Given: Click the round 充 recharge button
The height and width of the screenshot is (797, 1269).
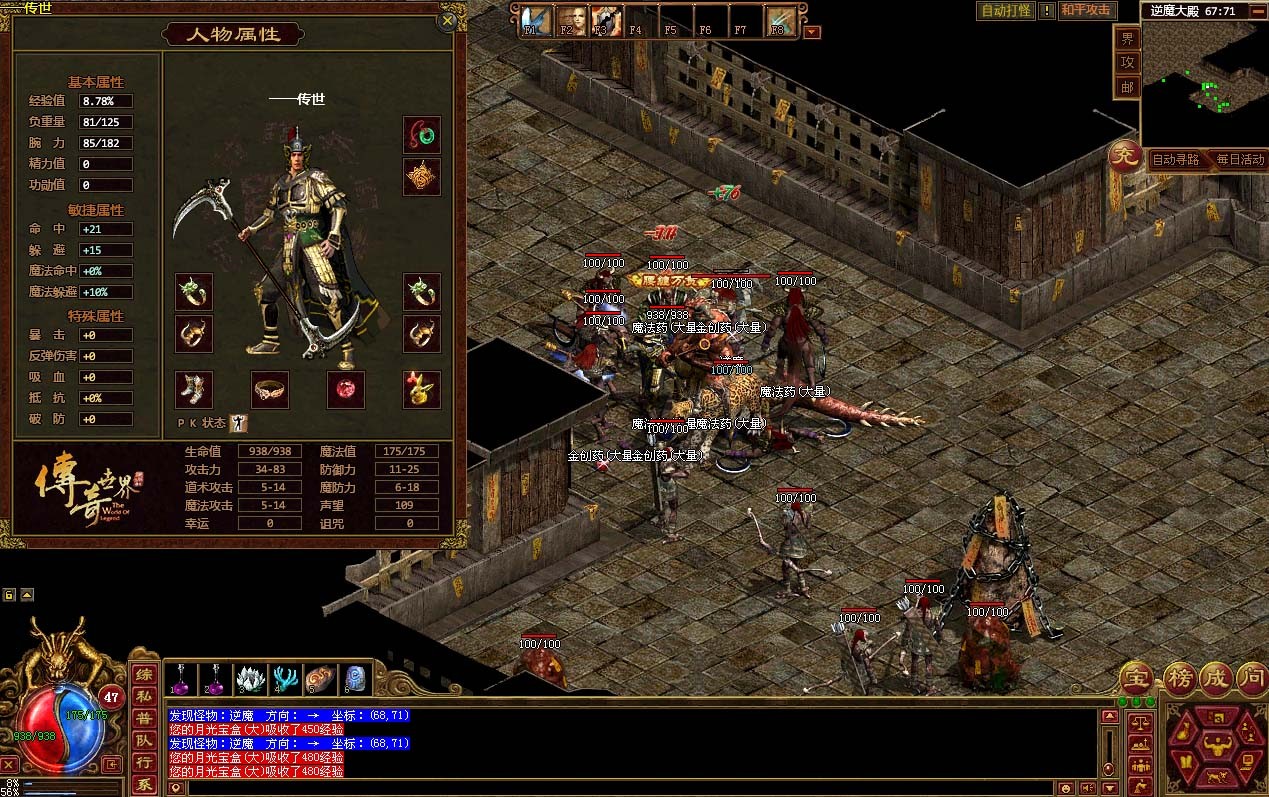Looking at the screenshot, I should (1124, 158).
